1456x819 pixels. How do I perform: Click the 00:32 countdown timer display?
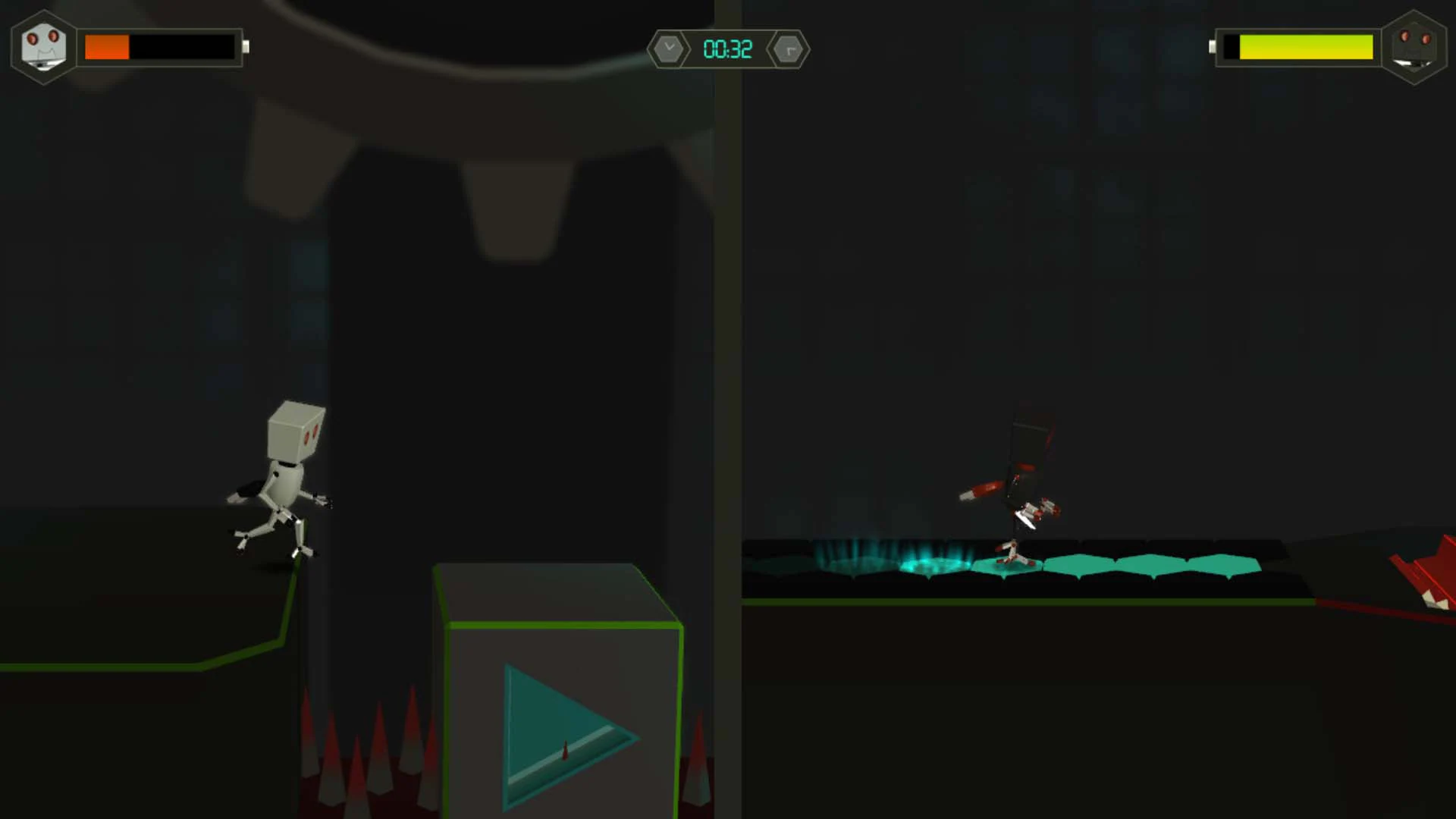(726, 49)
